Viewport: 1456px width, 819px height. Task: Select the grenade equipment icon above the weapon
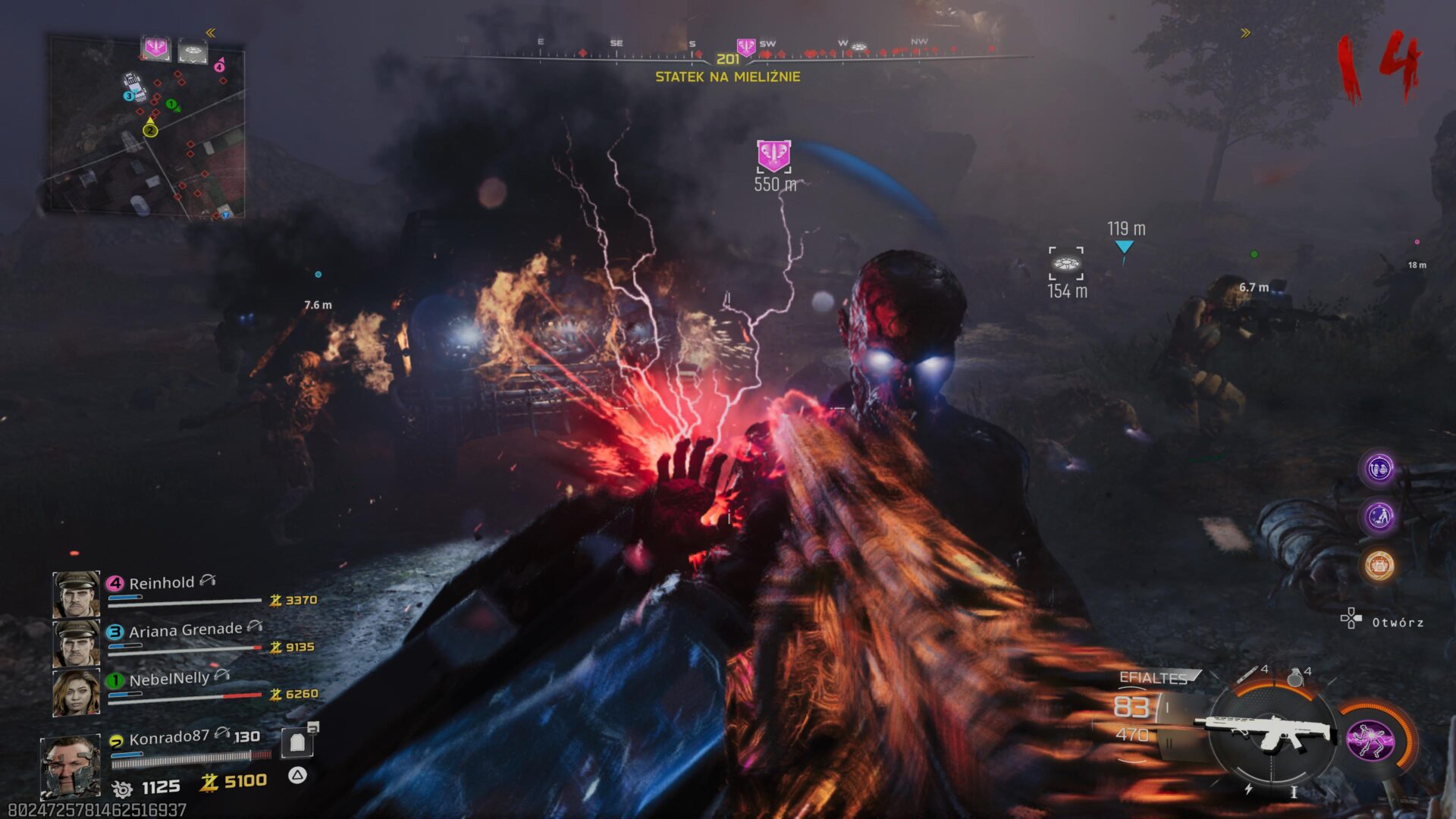click(x=1295, y=676)
